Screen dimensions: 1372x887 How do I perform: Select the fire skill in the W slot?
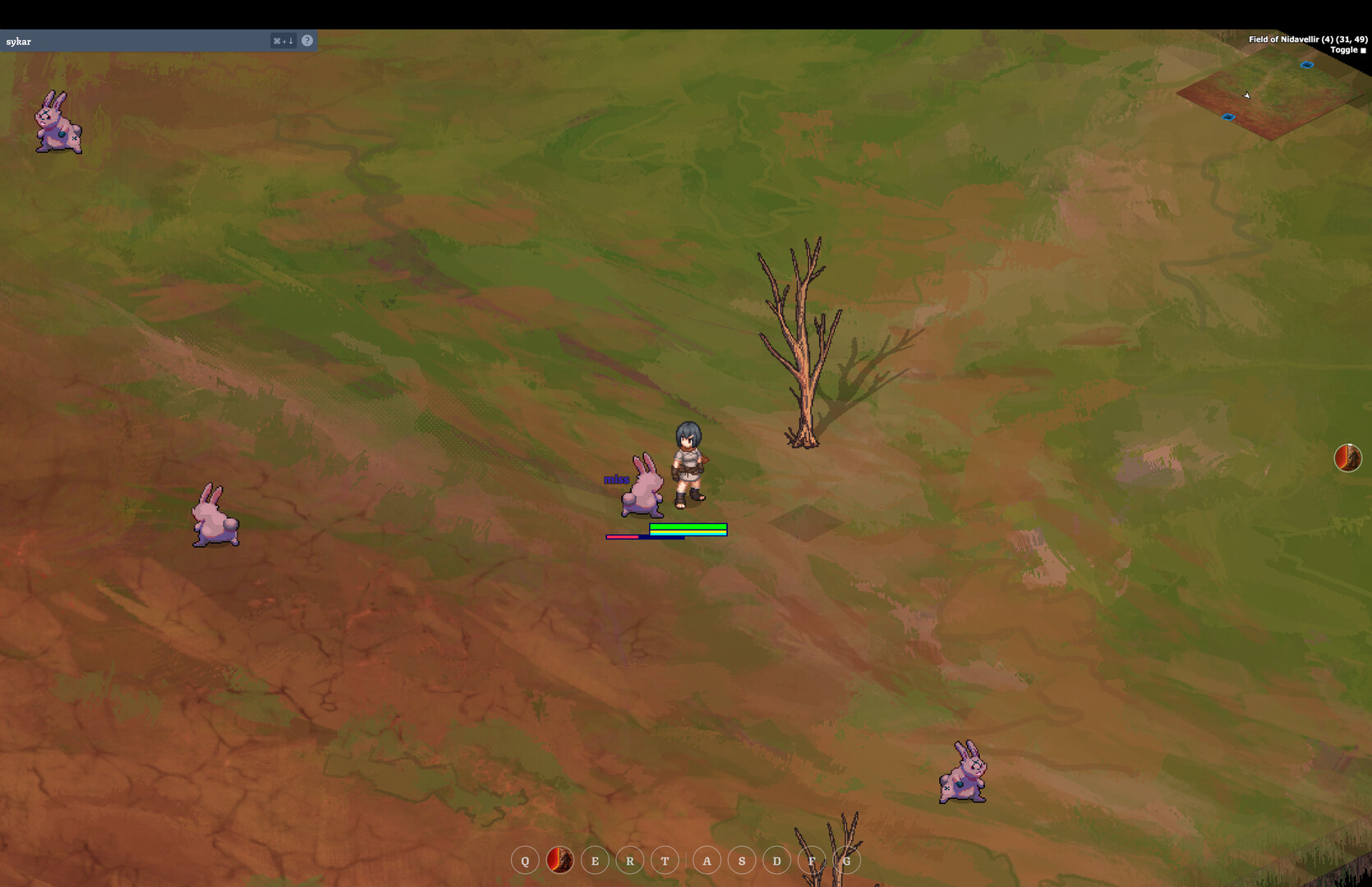point(559,861)
